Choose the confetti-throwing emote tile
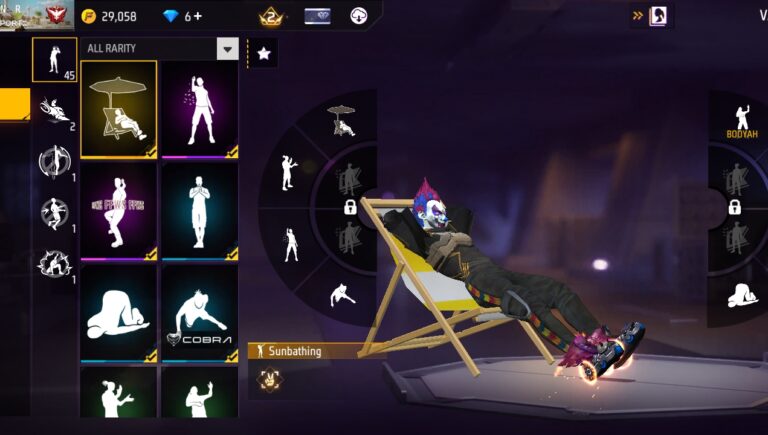The width and height of the screenshot is (768, 435). point(199,108)
